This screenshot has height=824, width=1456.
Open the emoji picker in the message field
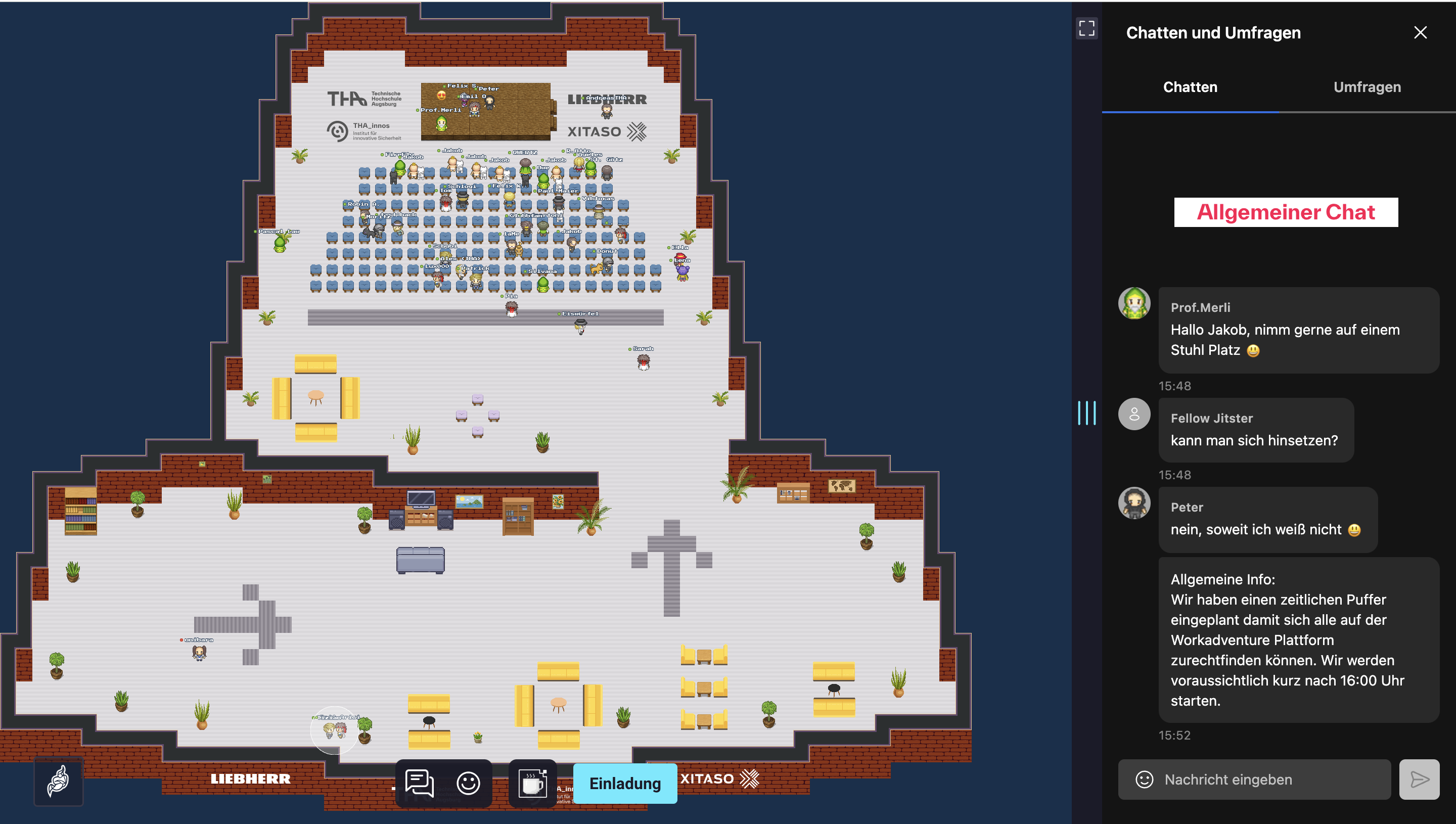pos(1144,780)
